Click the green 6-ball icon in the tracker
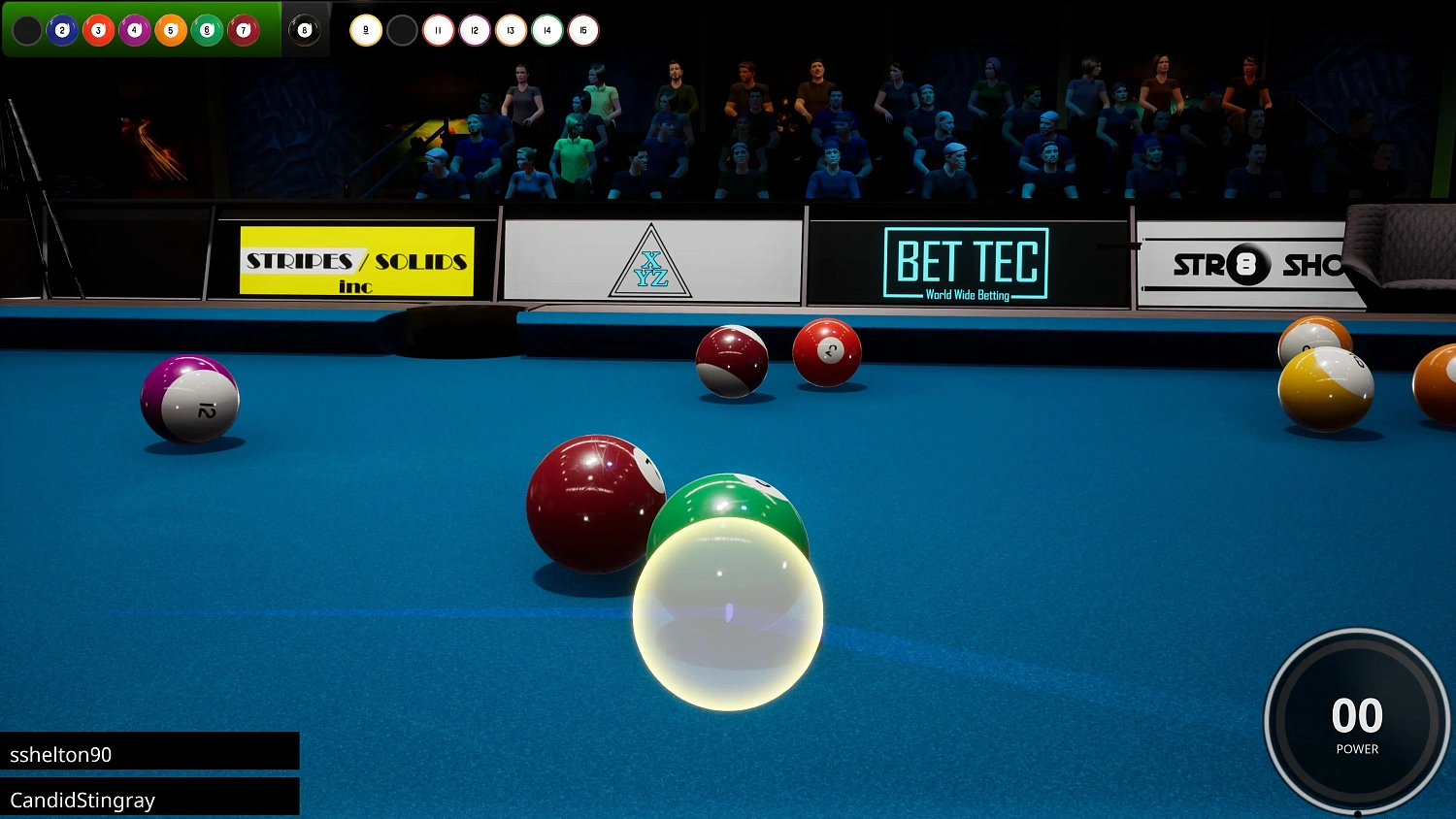1456x819 pixels. tap(206, 30)
